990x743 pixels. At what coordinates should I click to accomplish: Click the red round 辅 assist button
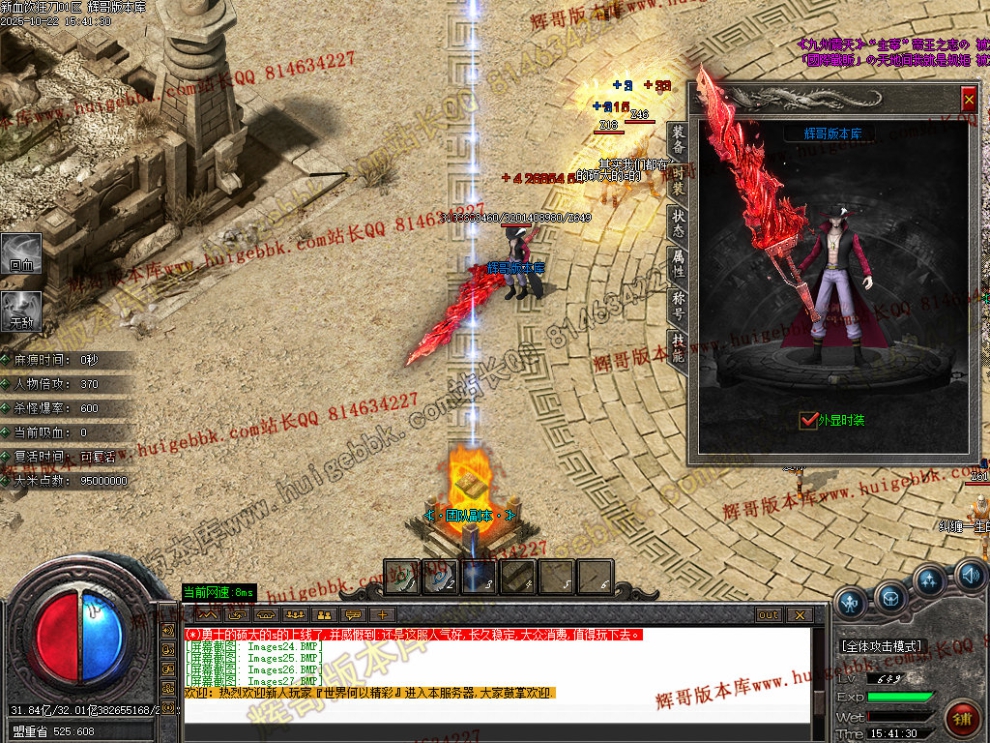point(962,718)
